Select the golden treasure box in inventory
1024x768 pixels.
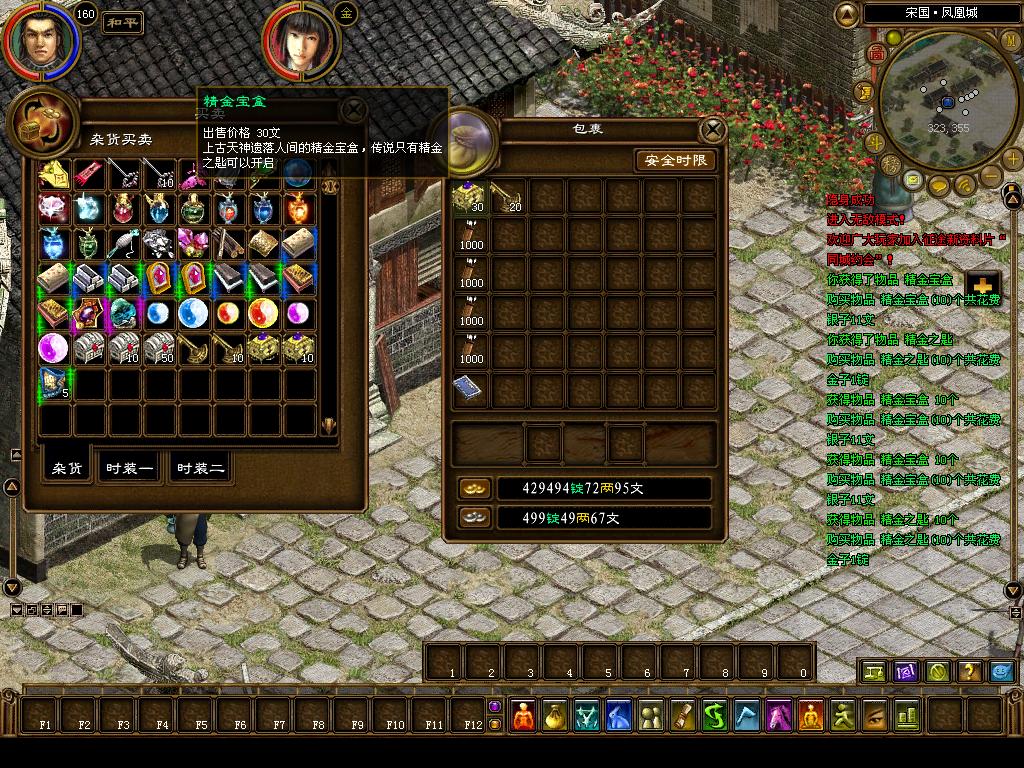click(470, 198)
